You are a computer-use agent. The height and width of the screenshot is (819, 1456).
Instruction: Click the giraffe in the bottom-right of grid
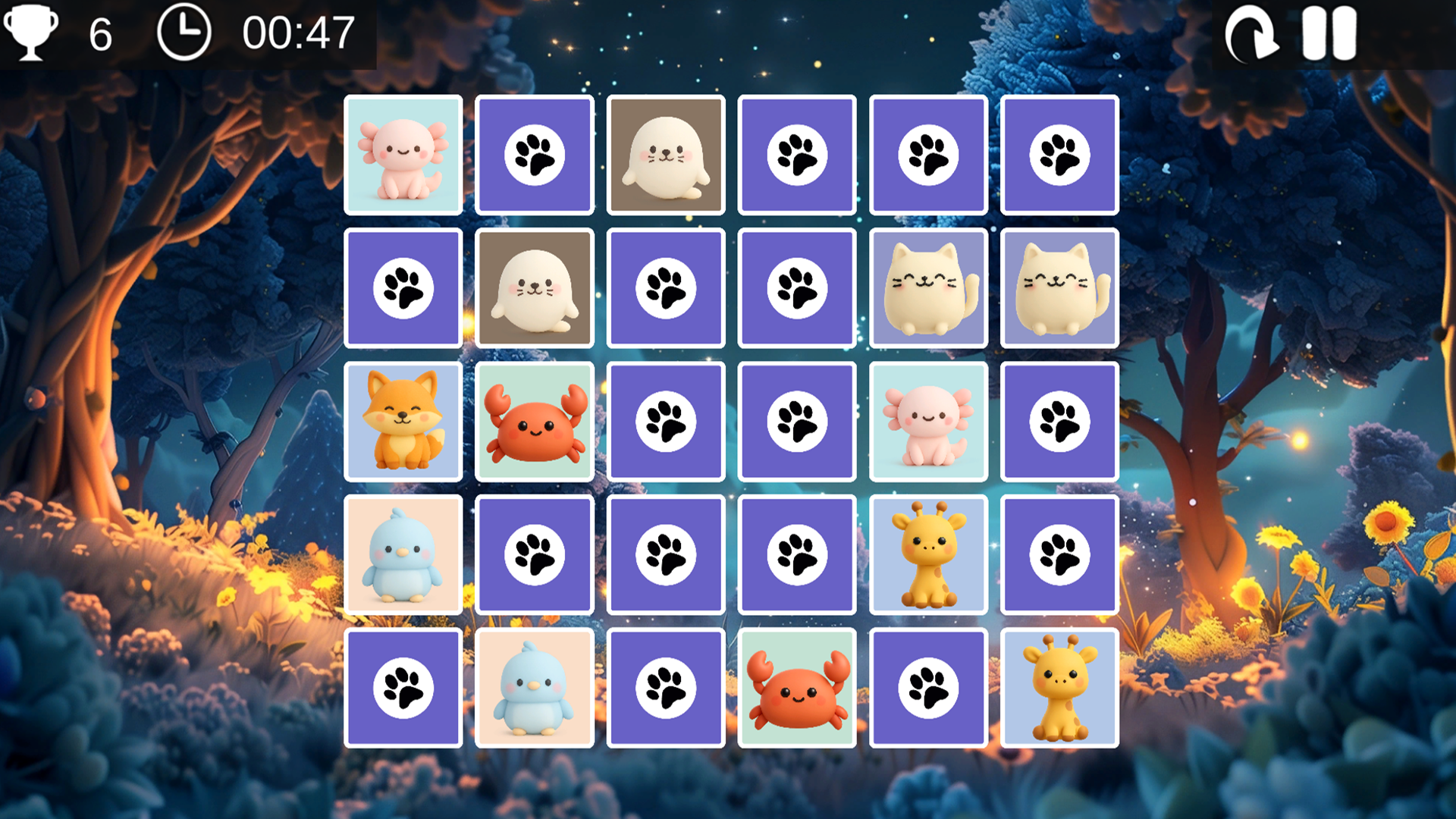pyautogui.click(x=1059, y=686)
